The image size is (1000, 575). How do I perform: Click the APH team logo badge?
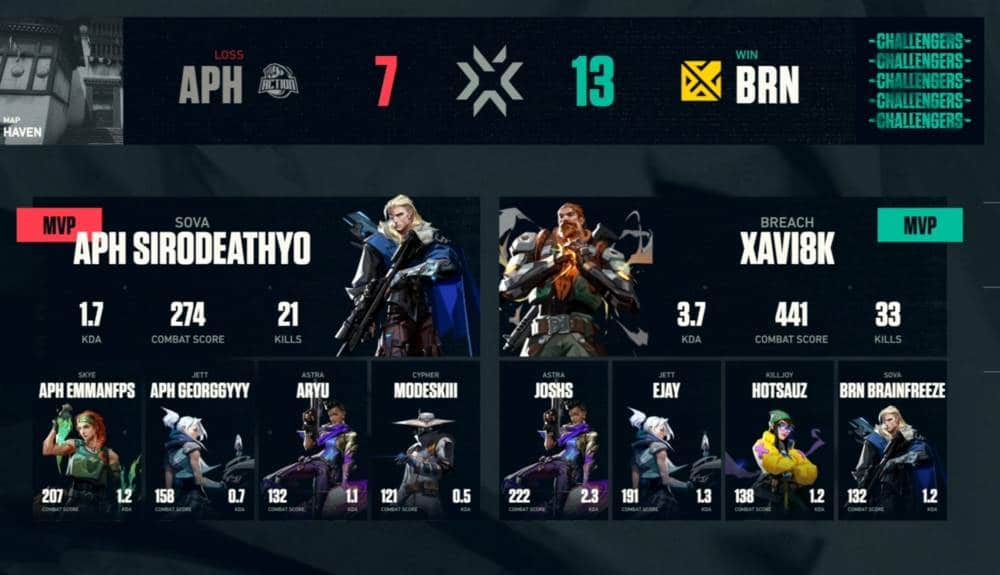pos(278,82)
